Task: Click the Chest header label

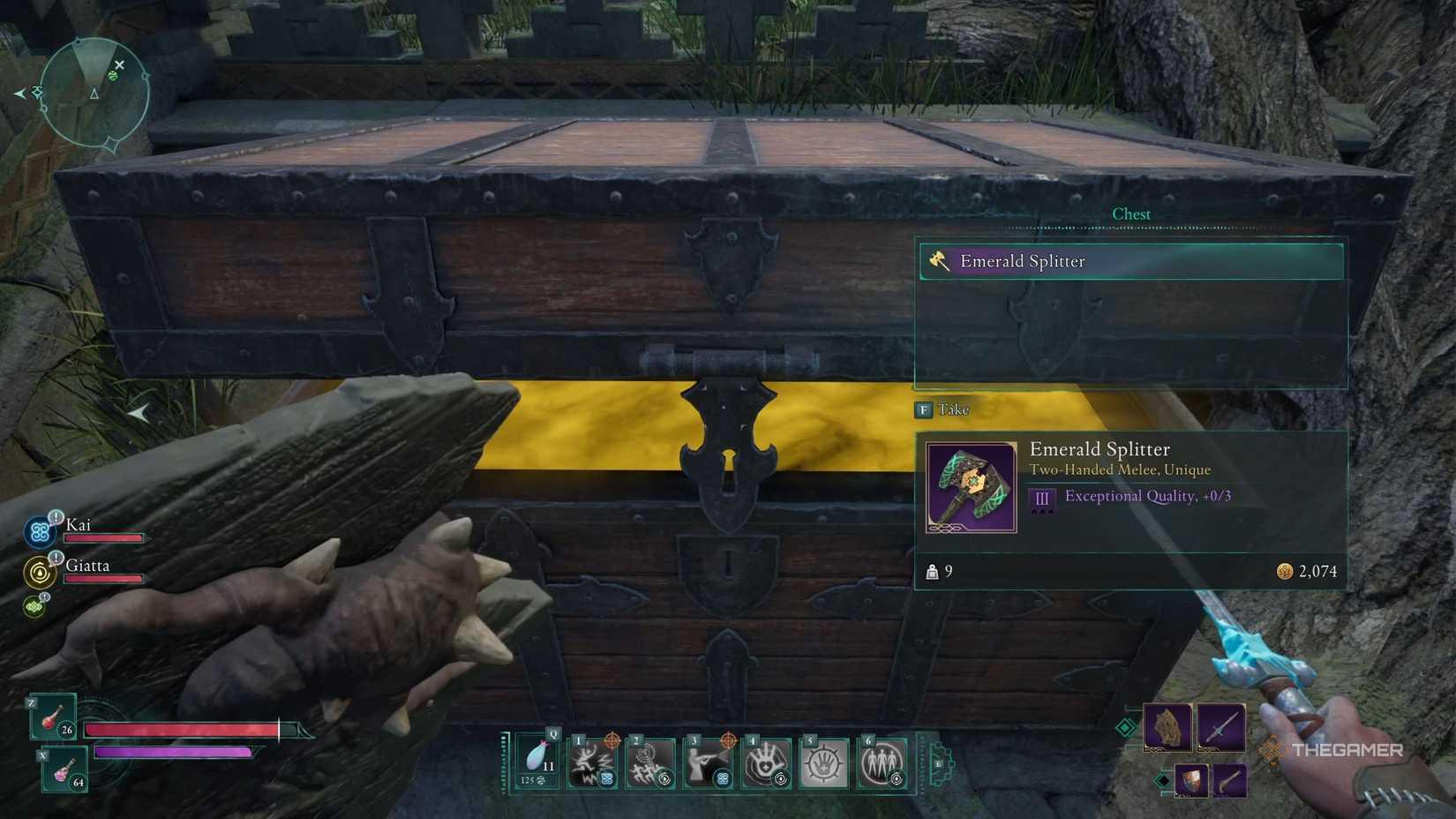Action: tap(1130, 214)
